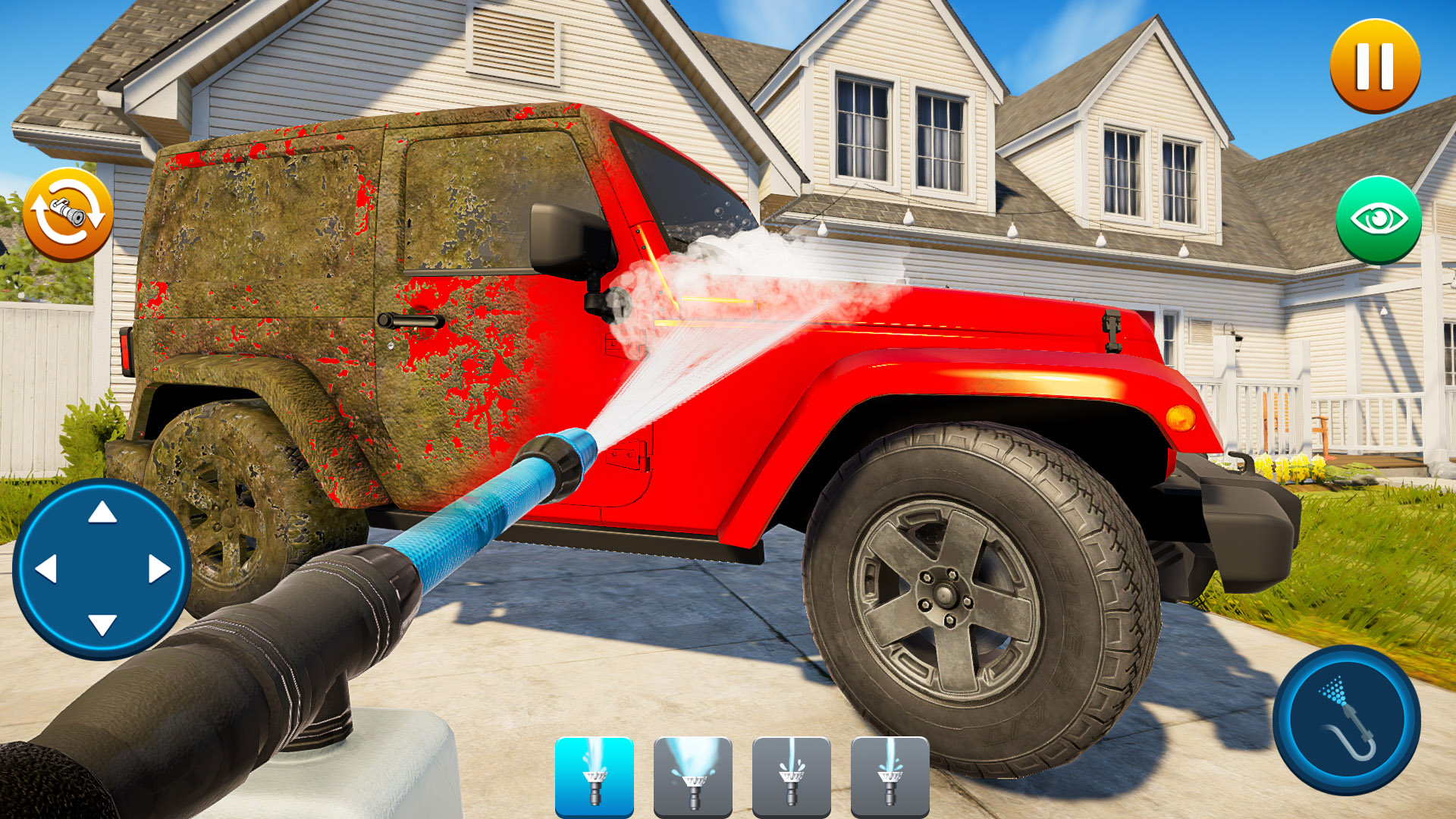1456x819 pixels.
Task: Switch to the wide mist spray nozzle
Action: 694,775
